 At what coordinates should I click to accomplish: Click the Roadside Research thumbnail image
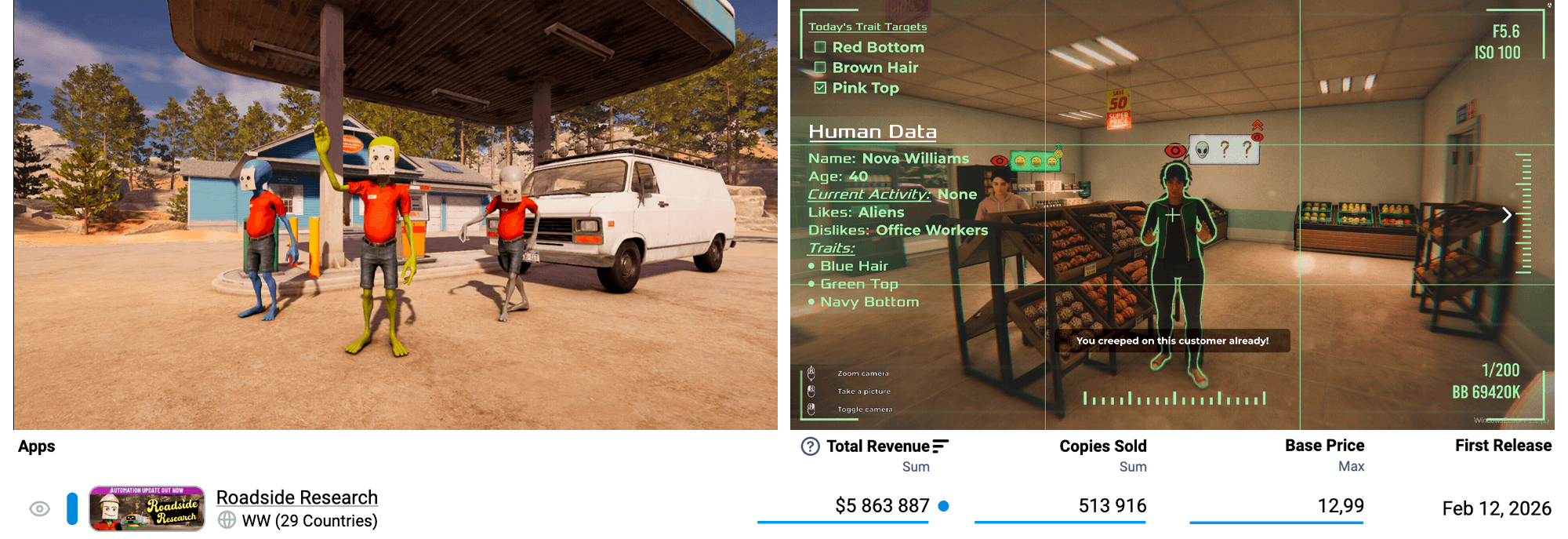tap(147, 508)
